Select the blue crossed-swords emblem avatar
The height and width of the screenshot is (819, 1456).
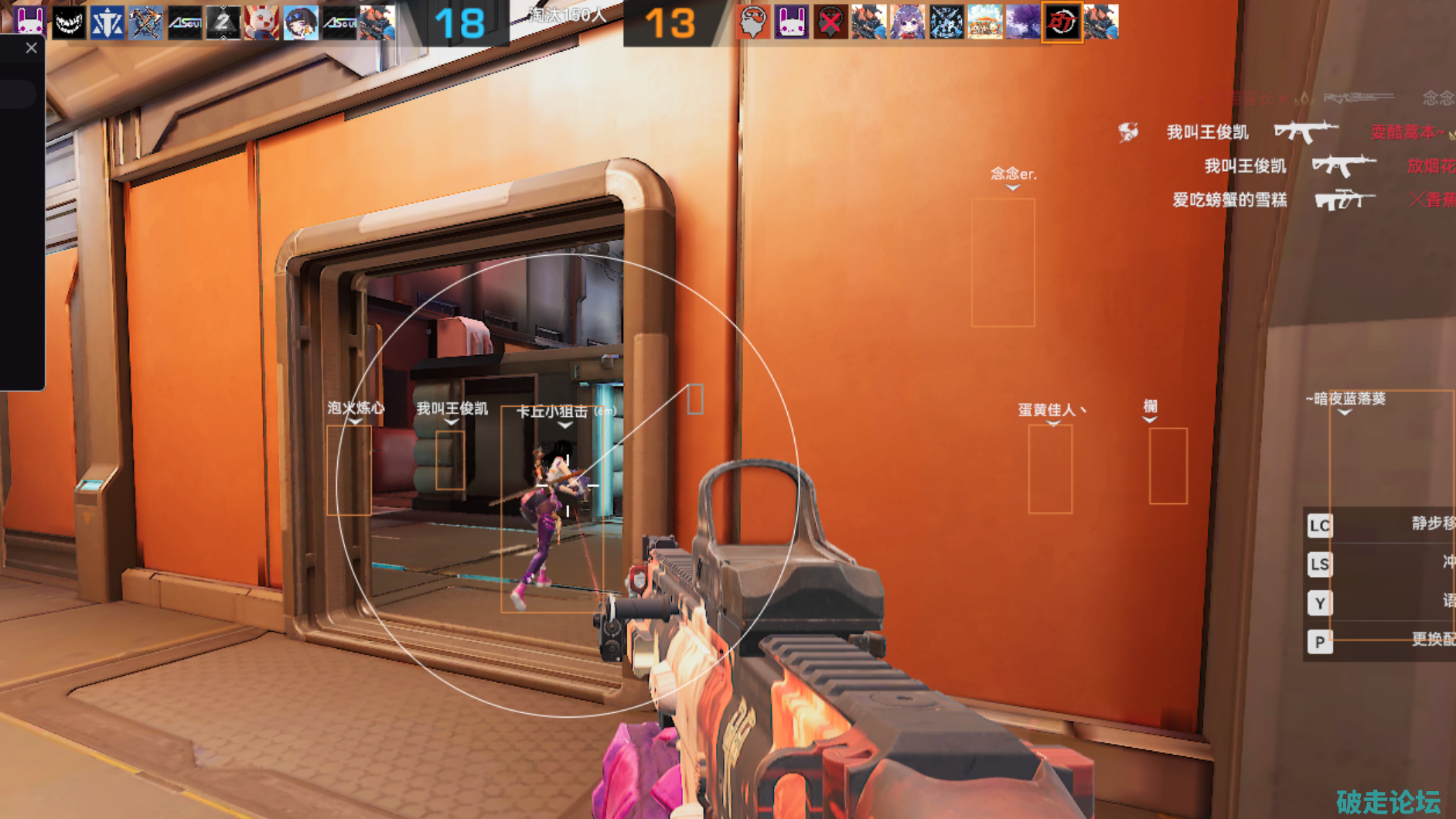(x=946, y=22)
